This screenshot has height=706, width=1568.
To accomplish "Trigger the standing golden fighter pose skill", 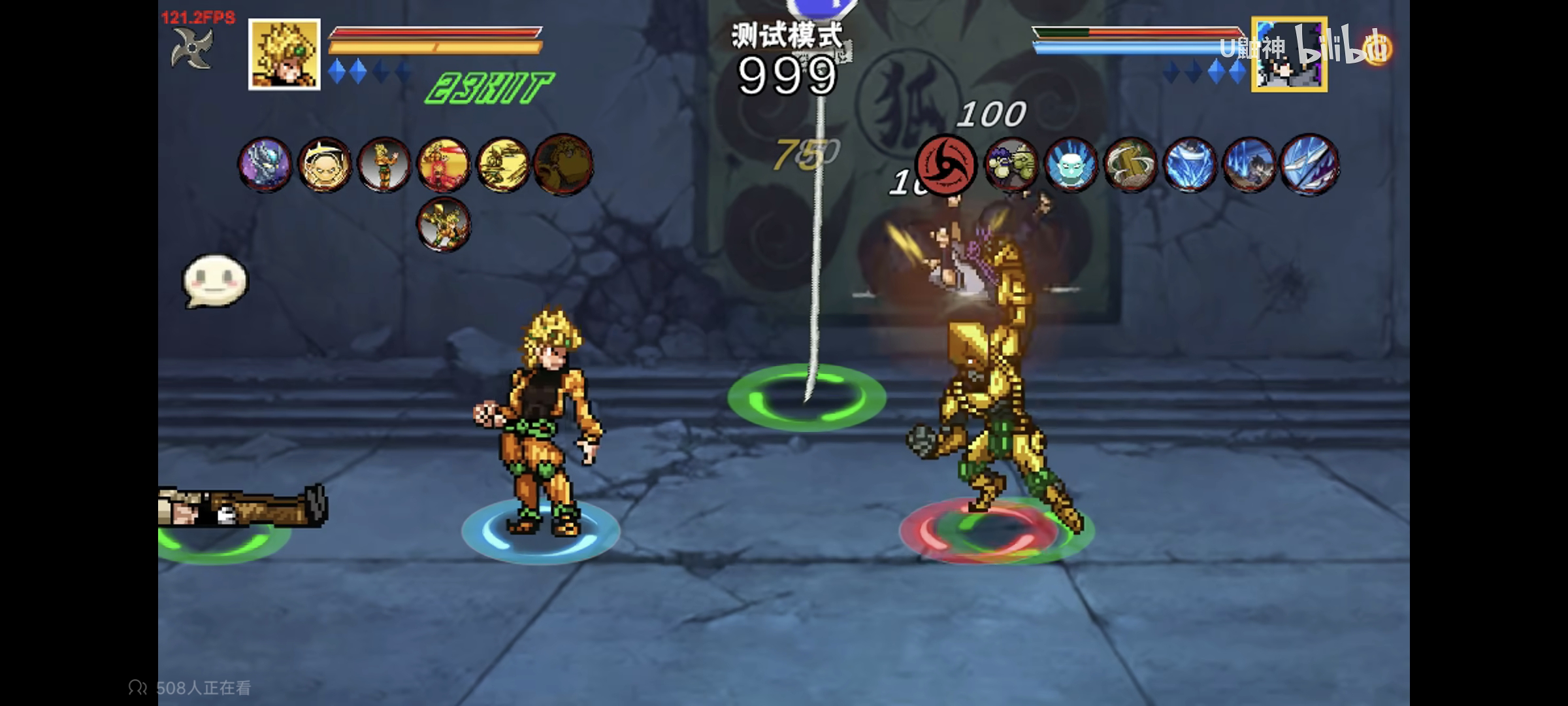I will pyautogui.click(x=384, y=165).
